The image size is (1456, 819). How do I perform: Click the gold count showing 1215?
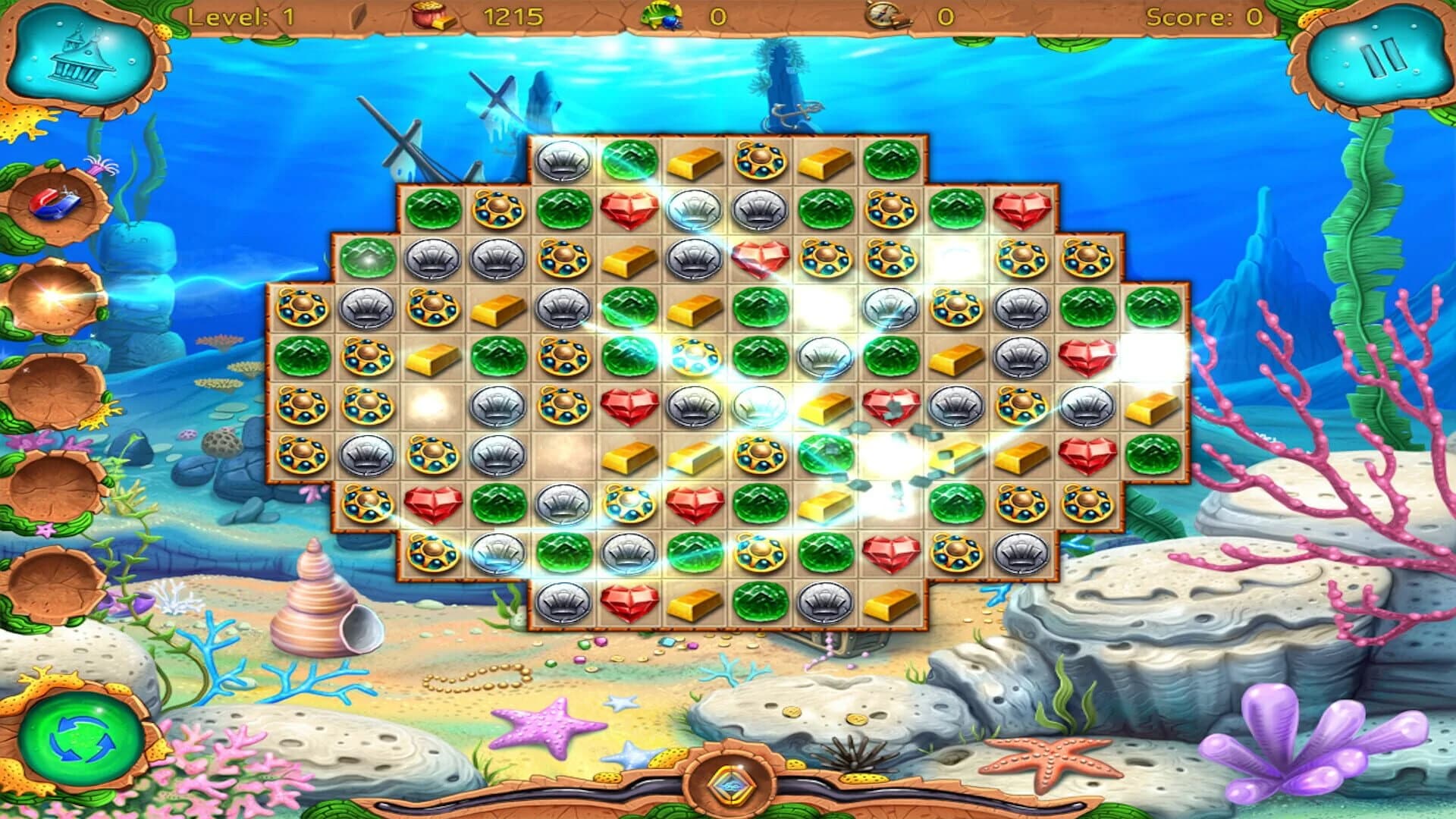[512, 14]
